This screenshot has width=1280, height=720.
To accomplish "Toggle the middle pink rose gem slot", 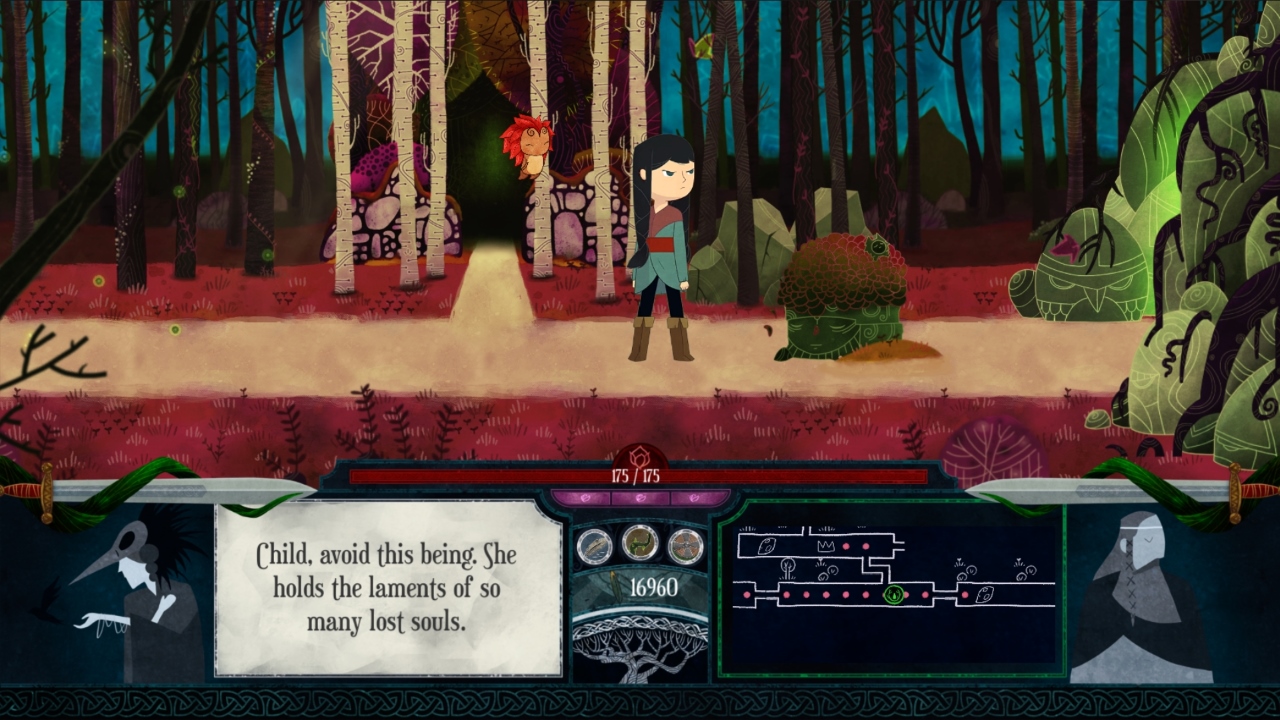I will click(640, 496).
